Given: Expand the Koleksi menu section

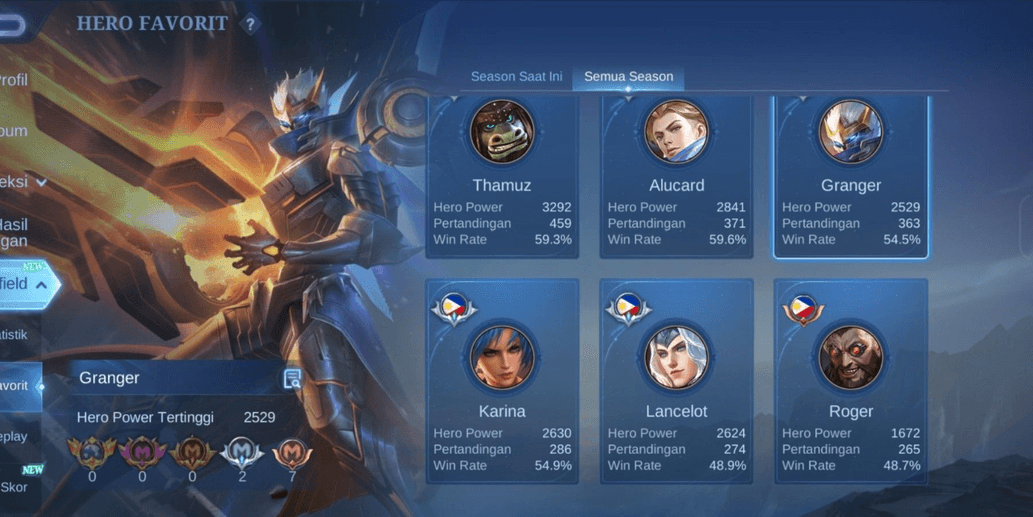Looking at the screenshot, I should [x=20, y=182].
